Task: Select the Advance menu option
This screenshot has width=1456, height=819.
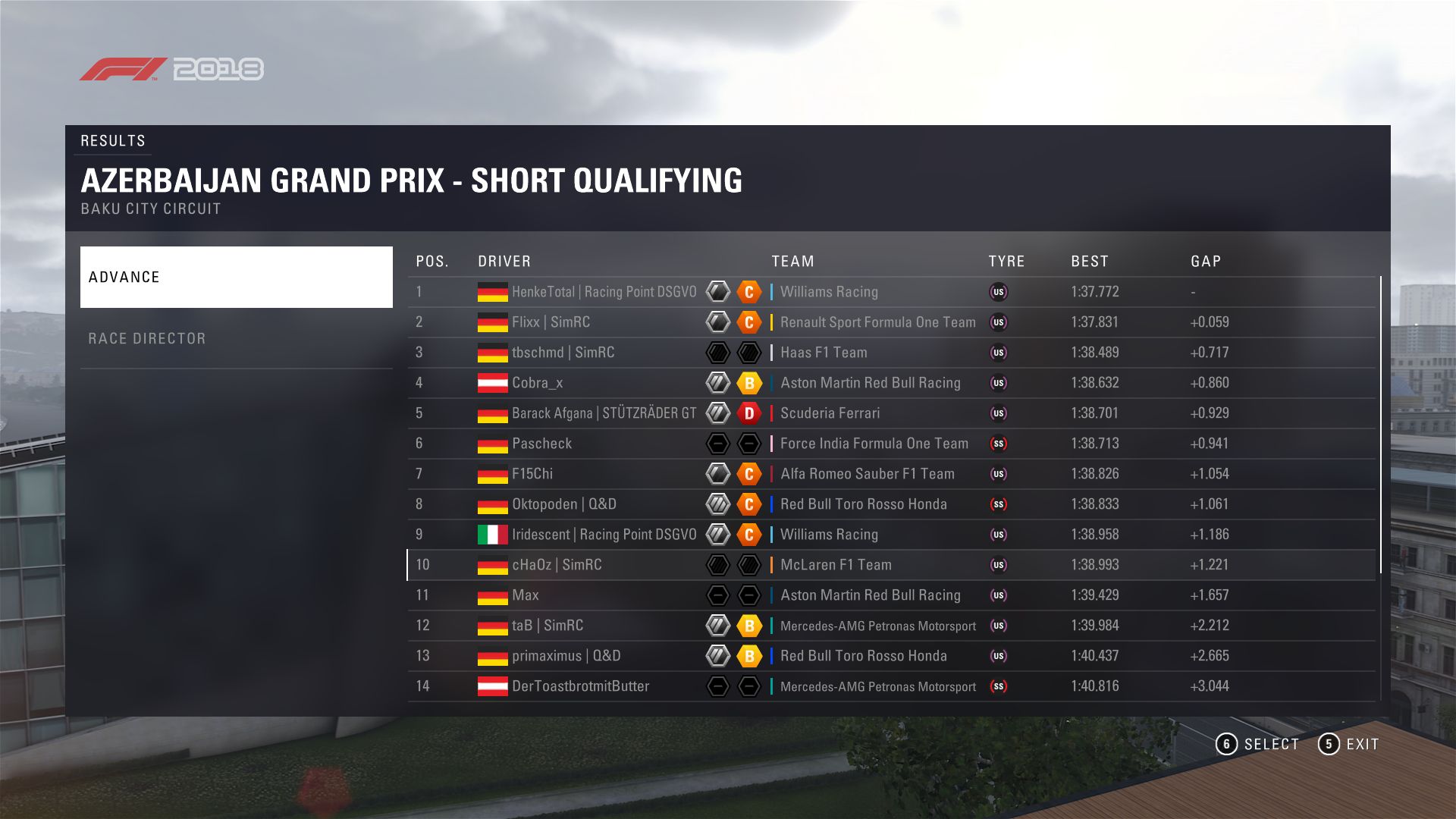Action: (236, 277)
